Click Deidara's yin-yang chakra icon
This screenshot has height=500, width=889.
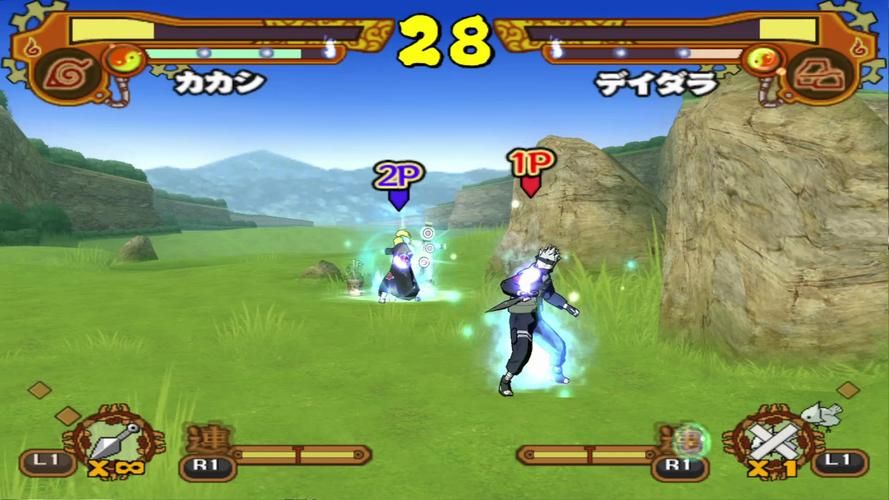point(761,61)
